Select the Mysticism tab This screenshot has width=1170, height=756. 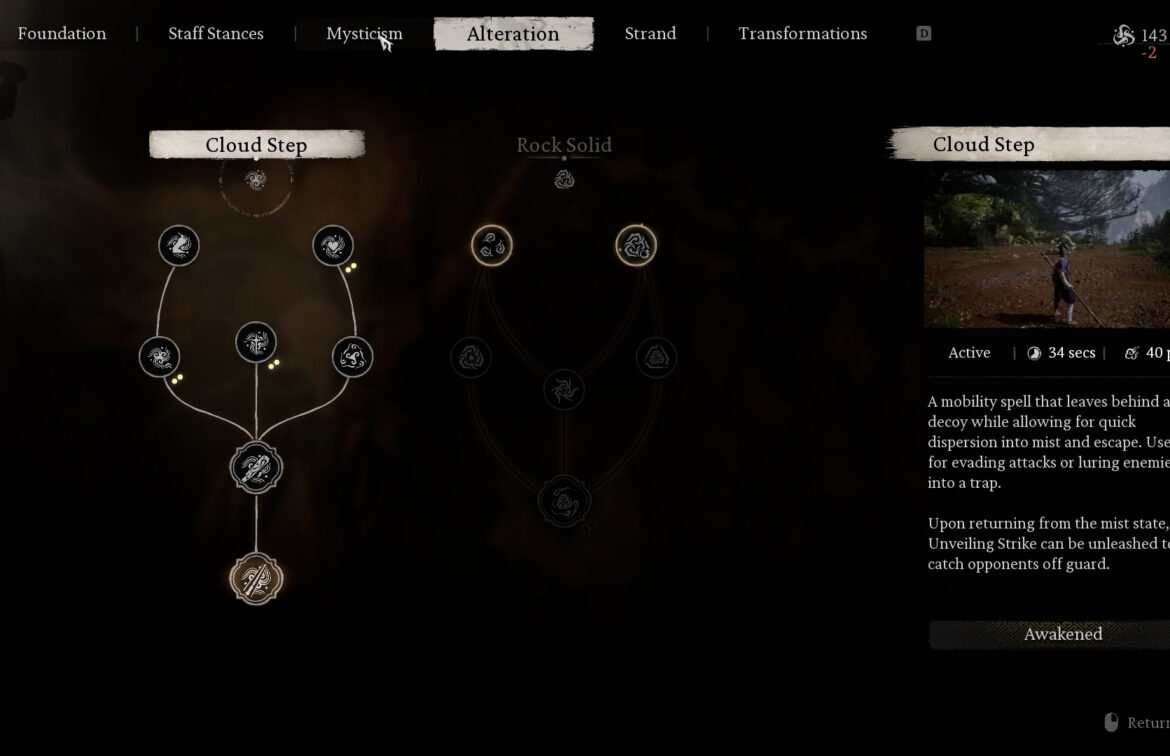pos(364,33)
